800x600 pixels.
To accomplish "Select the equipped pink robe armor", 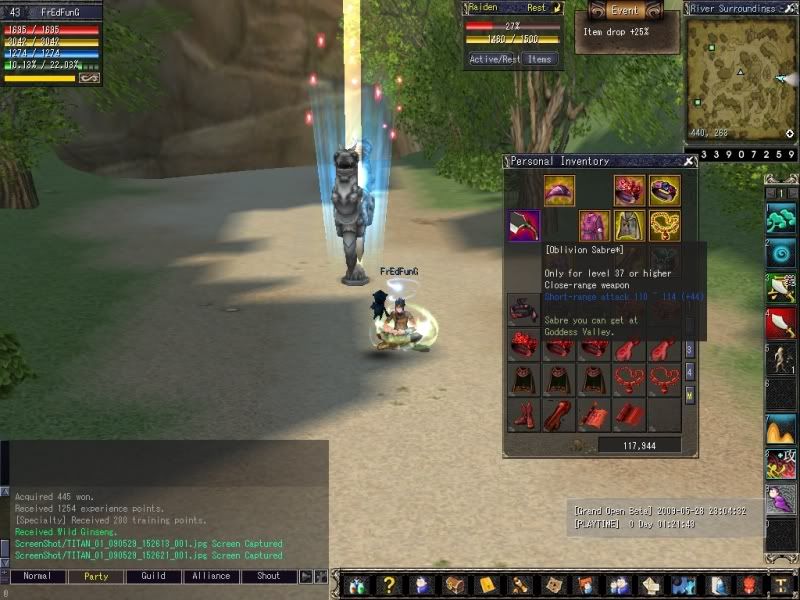I will pos(595,224).
